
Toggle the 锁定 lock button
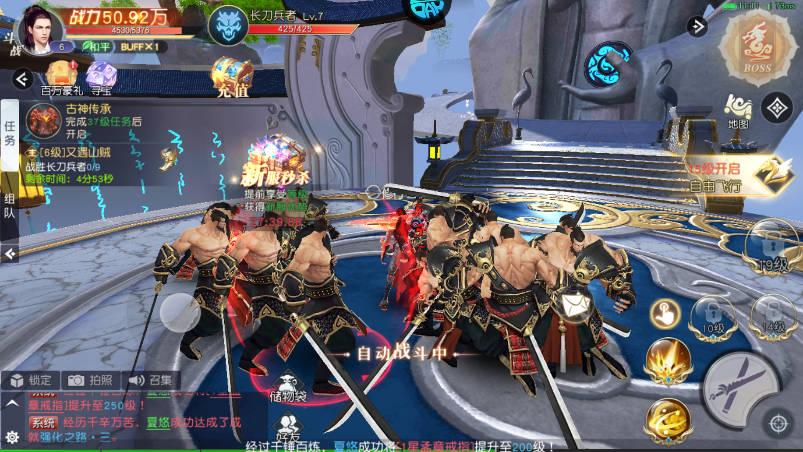click(31, 380)
